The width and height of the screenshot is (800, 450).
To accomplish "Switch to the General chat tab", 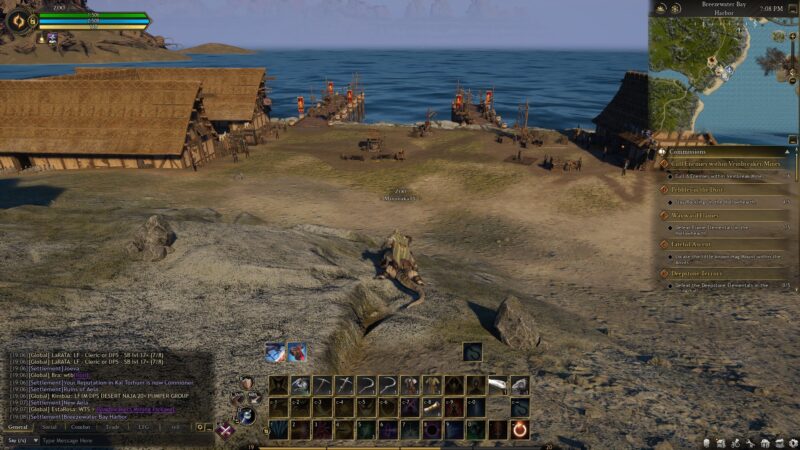I will (x=17, y=426).
